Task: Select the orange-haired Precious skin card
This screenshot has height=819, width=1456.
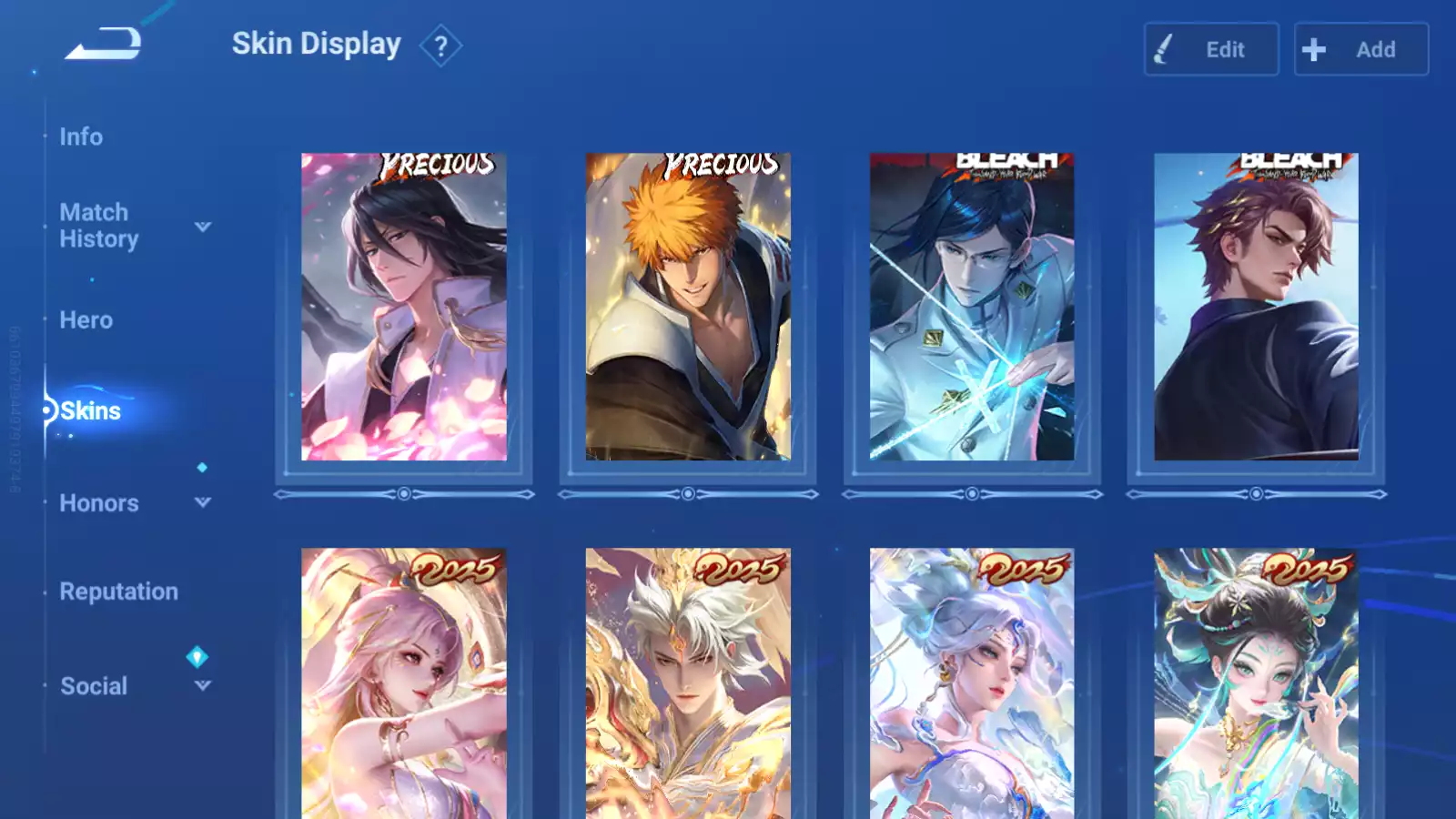Action: (x=688, y=307)
